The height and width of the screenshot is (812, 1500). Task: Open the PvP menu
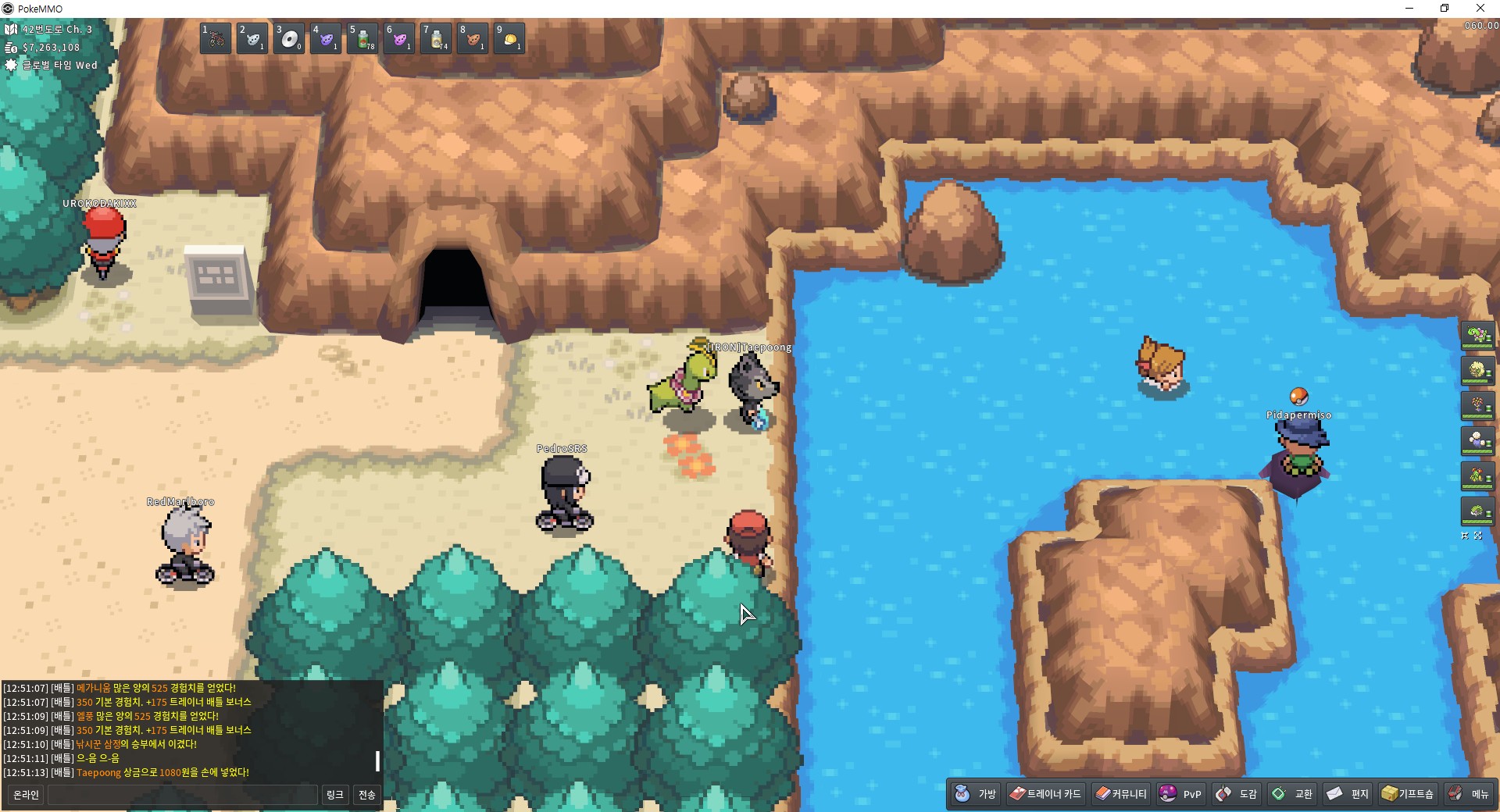coord(1180,794)
